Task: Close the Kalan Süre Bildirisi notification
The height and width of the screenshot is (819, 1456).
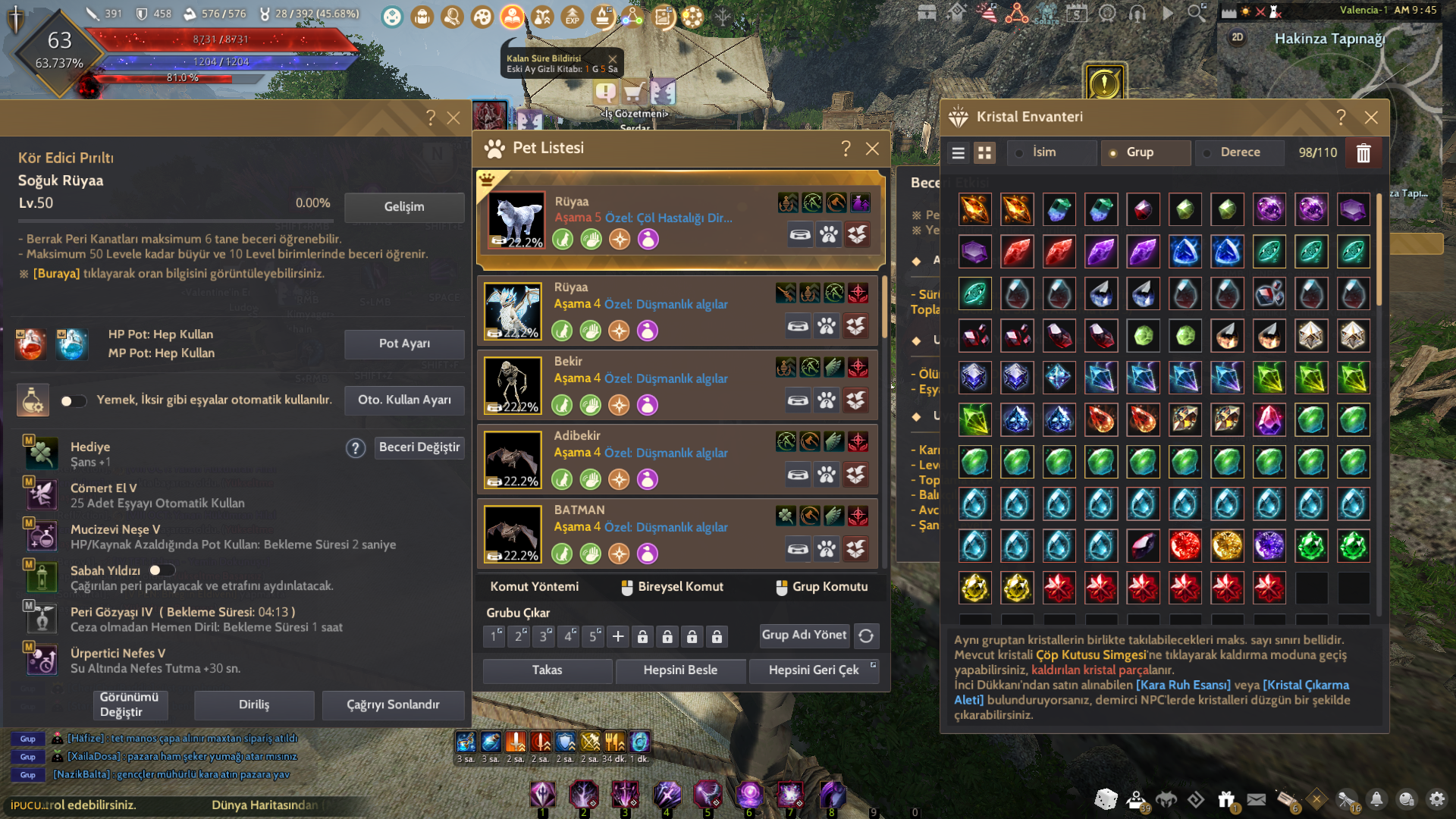Action: [x=612, y=59]
